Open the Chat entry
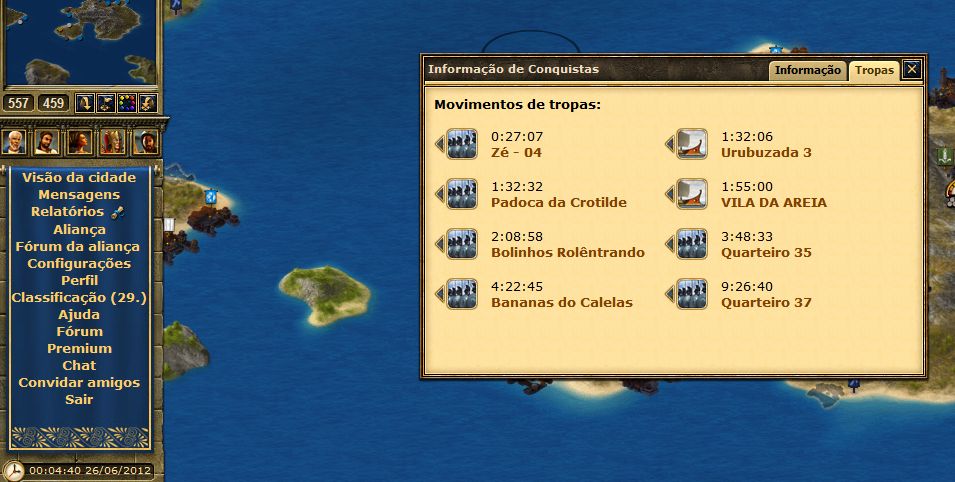The width and height of the screenshot is (955, 482). click(x=79, y=365)
